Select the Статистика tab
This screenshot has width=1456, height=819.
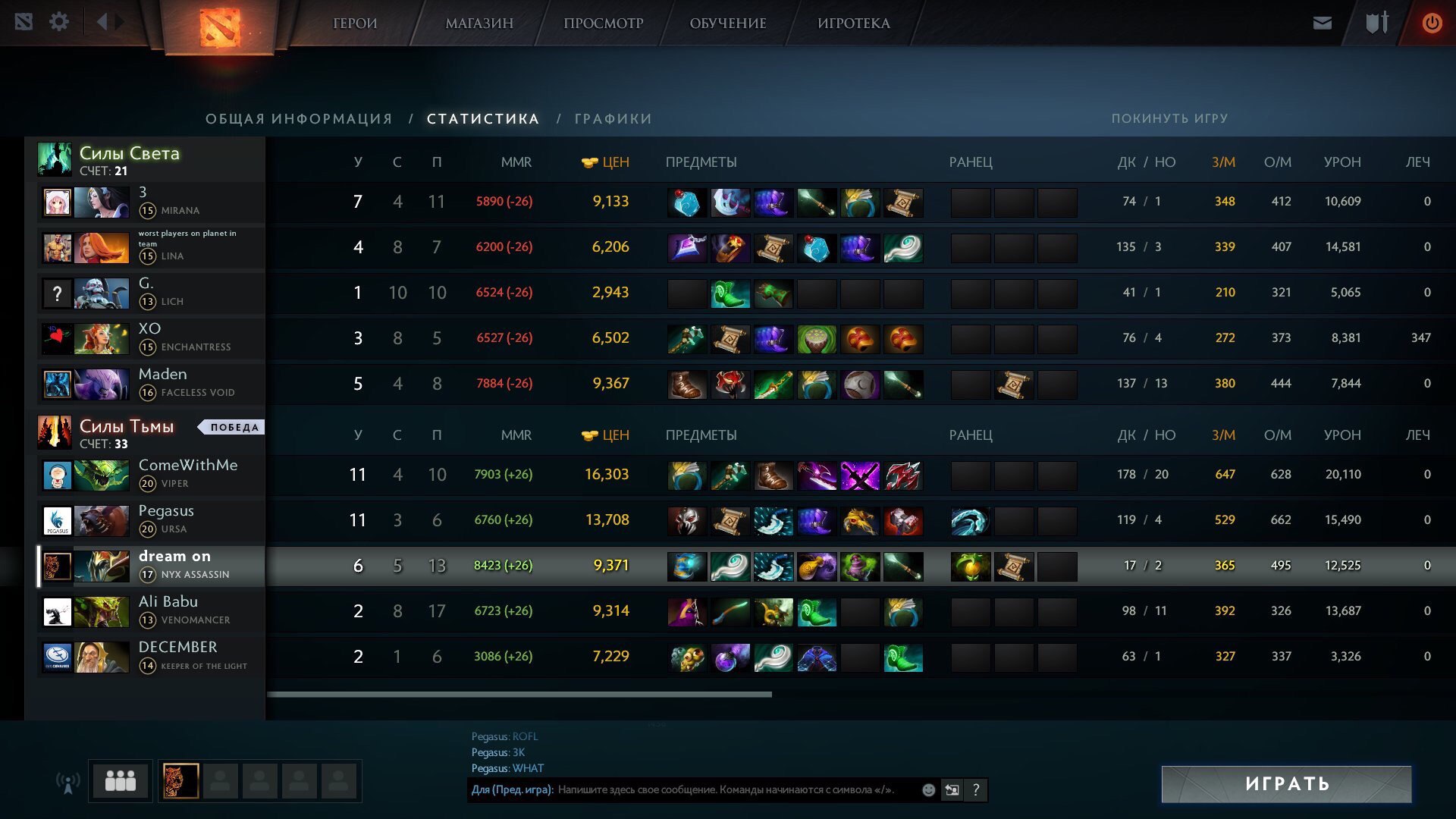[483, 119]
